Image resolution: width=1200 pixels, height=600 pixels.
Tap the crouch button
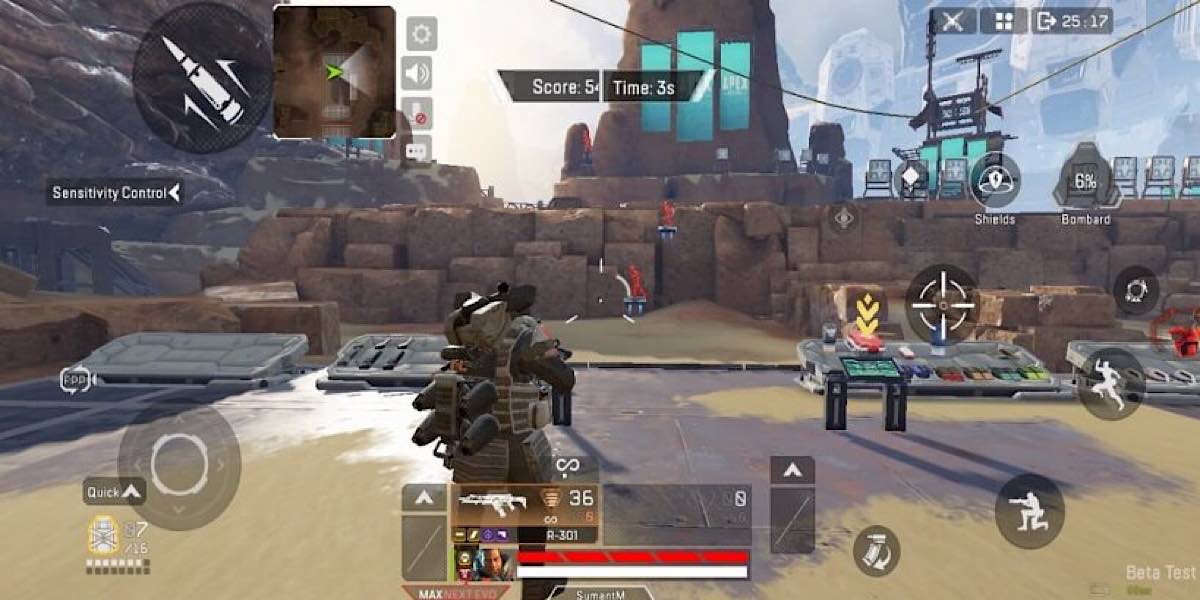coord(1030,510)
